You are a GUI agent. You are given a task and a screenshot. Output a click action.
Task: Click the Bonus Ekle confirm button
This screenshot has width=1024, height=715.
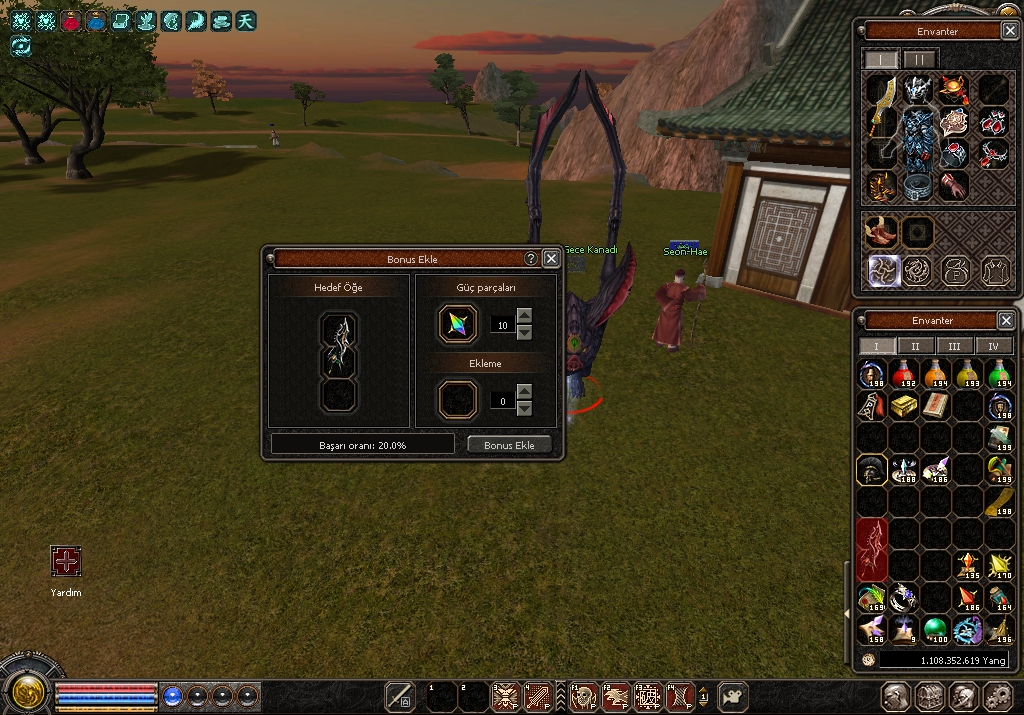click(x=509, y=445)
